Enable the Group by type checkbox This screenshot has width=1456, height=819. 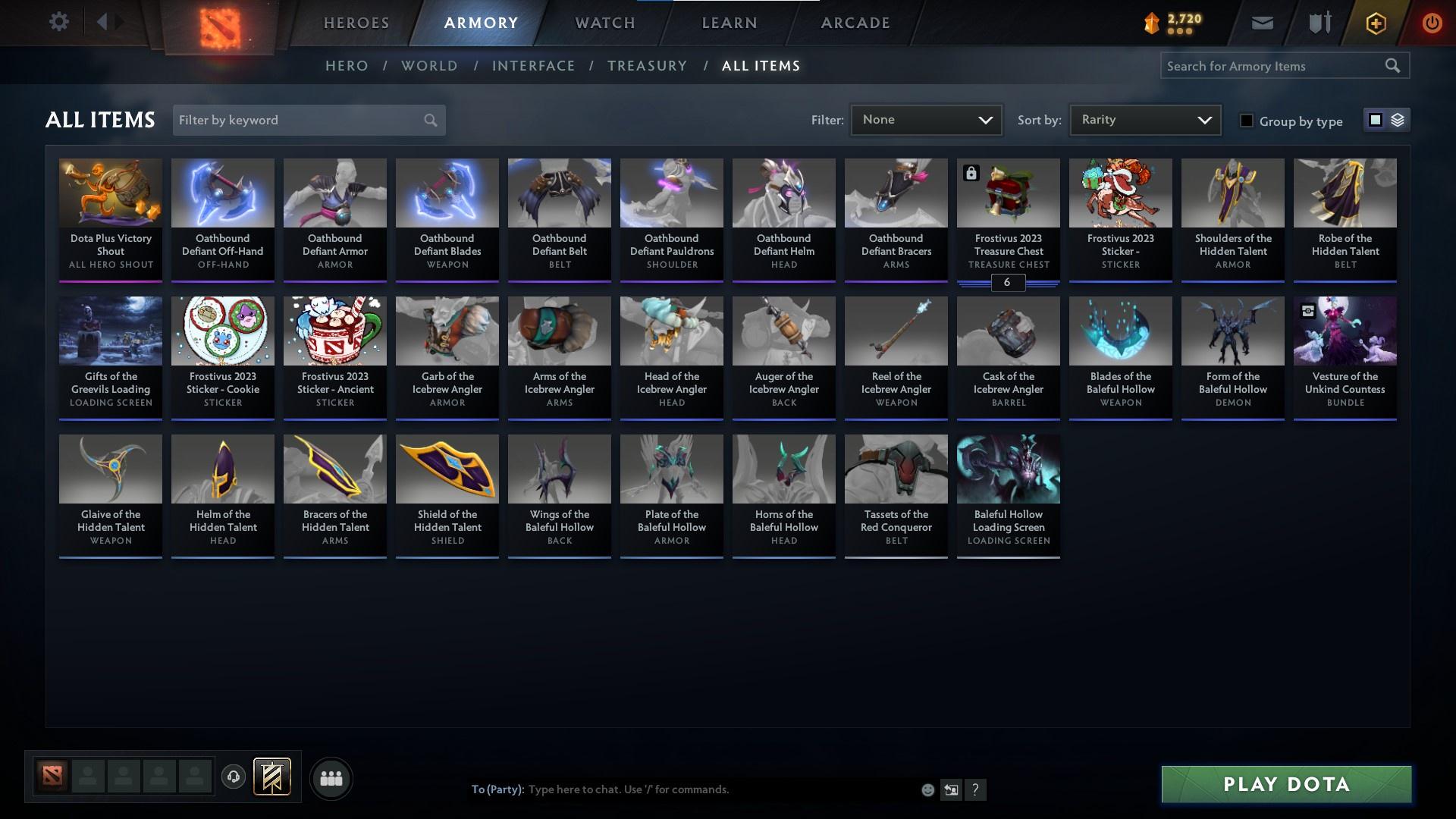[x=1247, y=121]
